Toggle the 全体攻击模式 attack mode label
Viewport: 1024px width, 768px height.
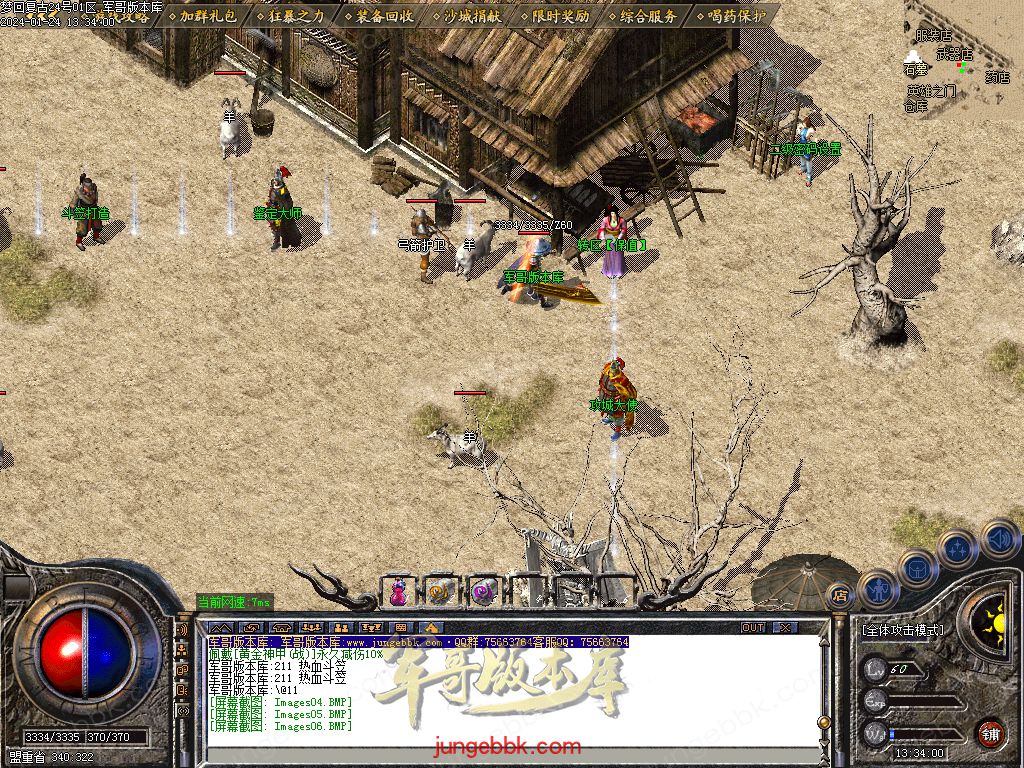click(902, 631)
